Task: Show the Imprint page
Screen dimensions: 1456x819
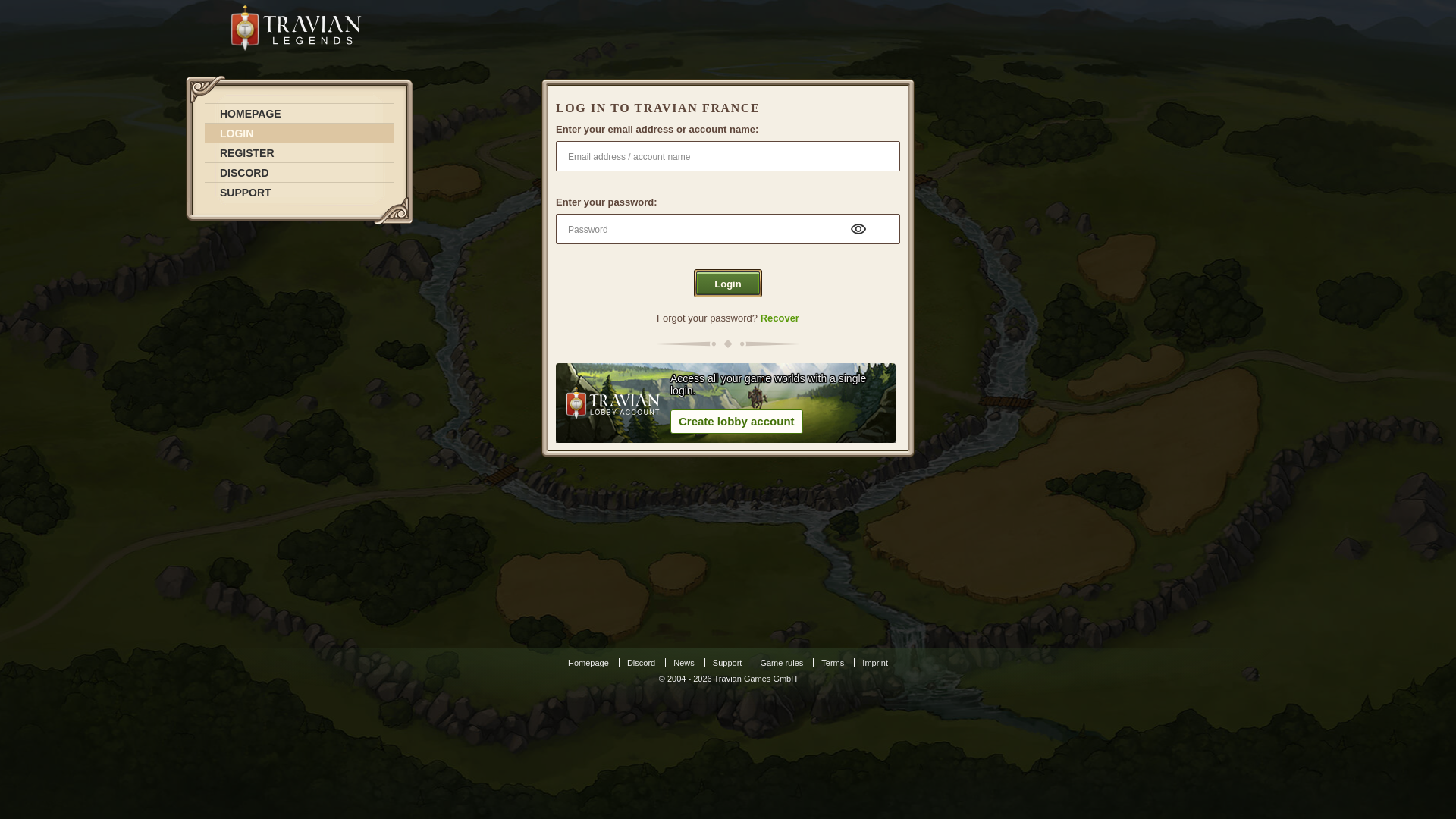Action: (874, 663)
